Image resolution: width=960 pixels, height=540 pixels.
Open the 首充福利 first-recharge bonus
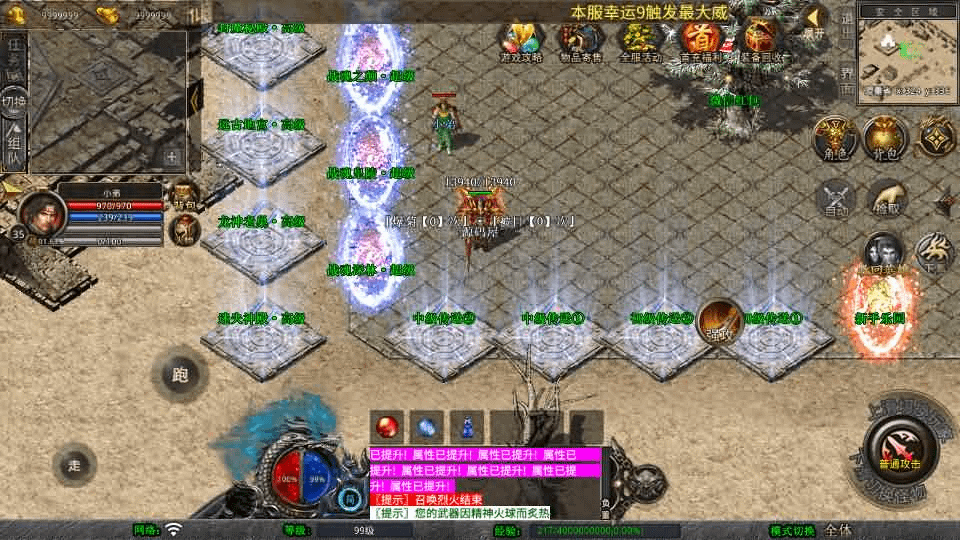[x=700, y=41]
